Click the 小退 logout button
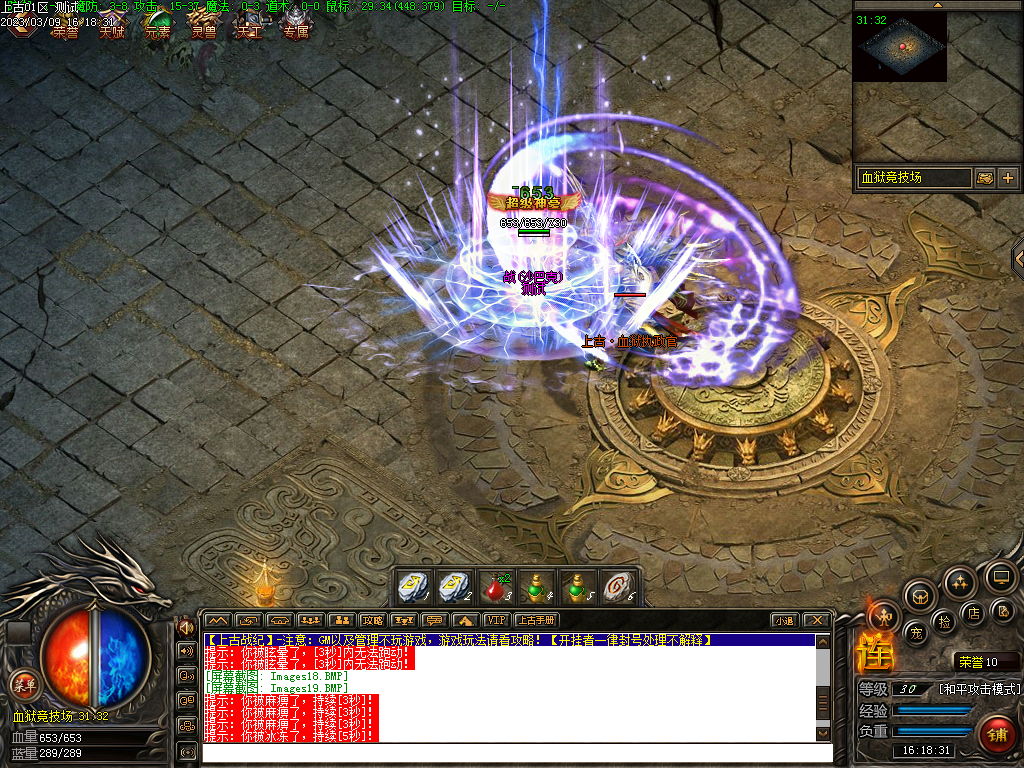The width and height of the screenshot is (1024, 768). pyautogui.click(x=784, y=621)
